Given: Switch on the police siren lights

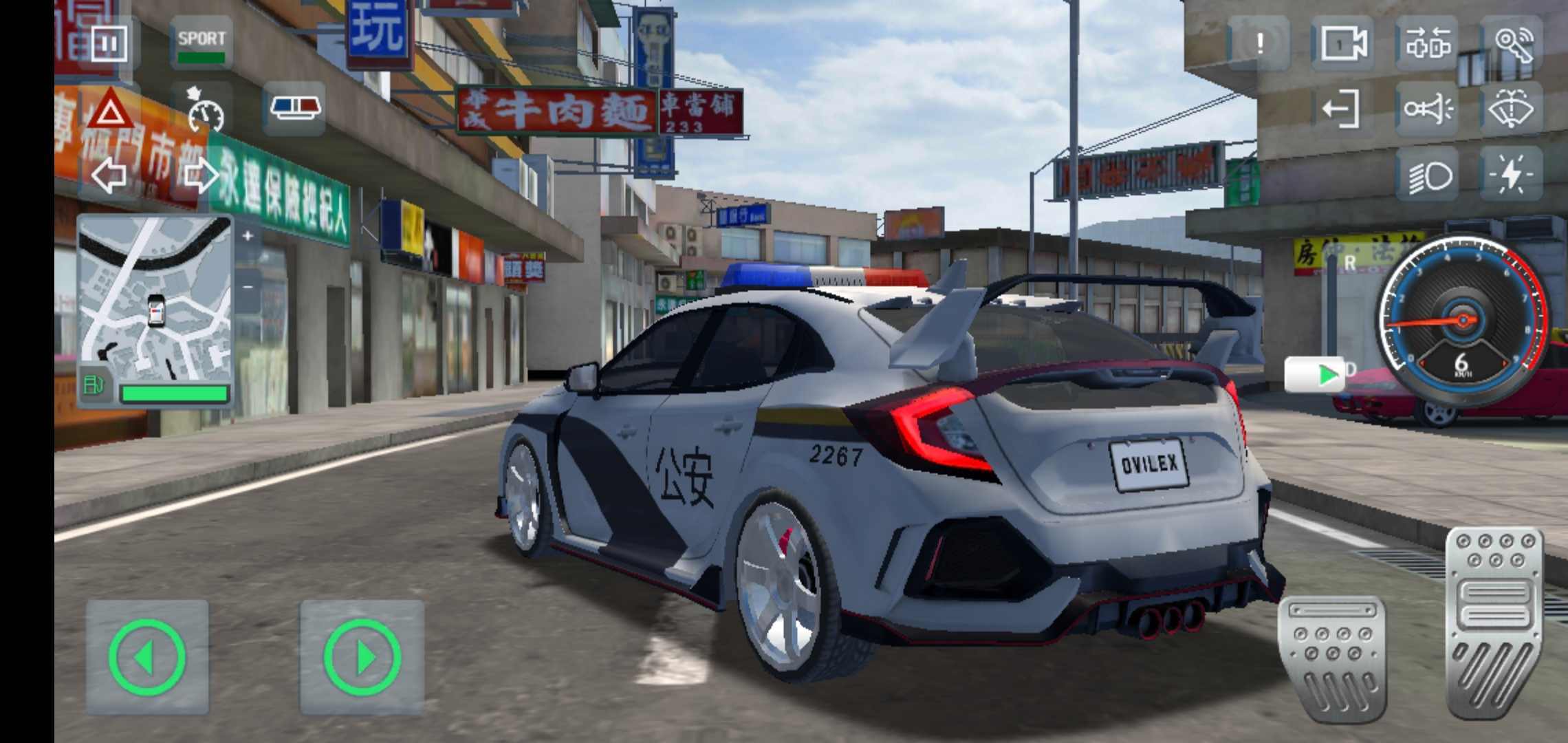Looking at the screenshot, I should pyautogui.click(x=294, y=108).
